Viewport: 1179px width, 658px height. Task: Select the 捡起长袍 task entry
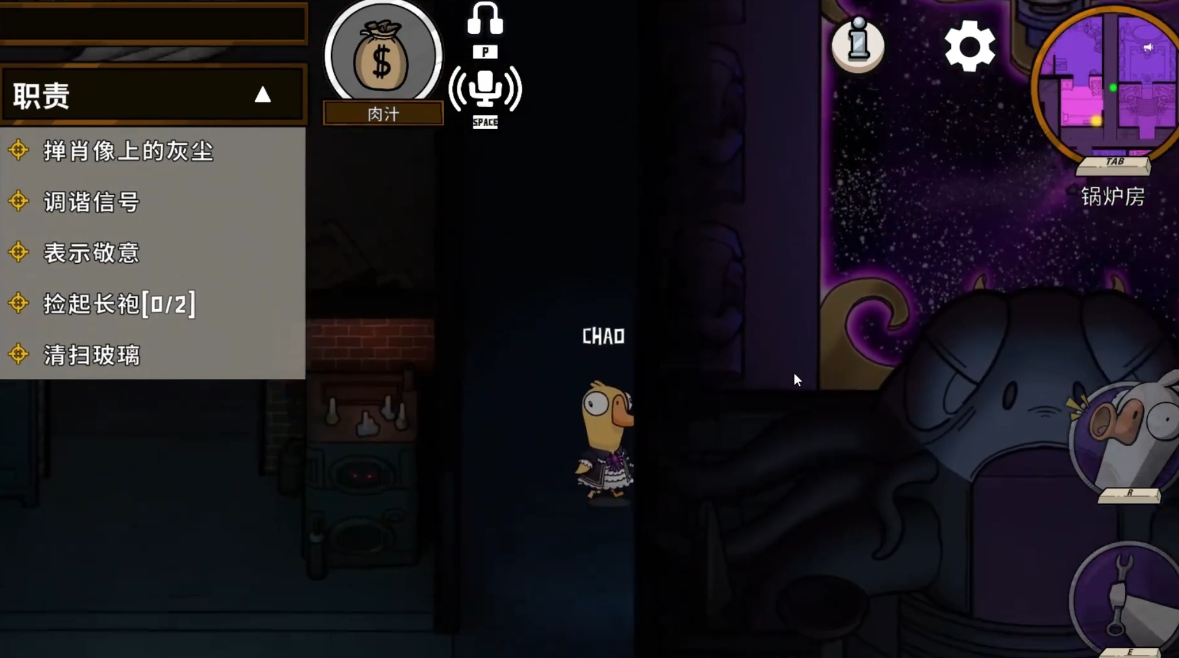pyautogui.click(x=119, y=304)
